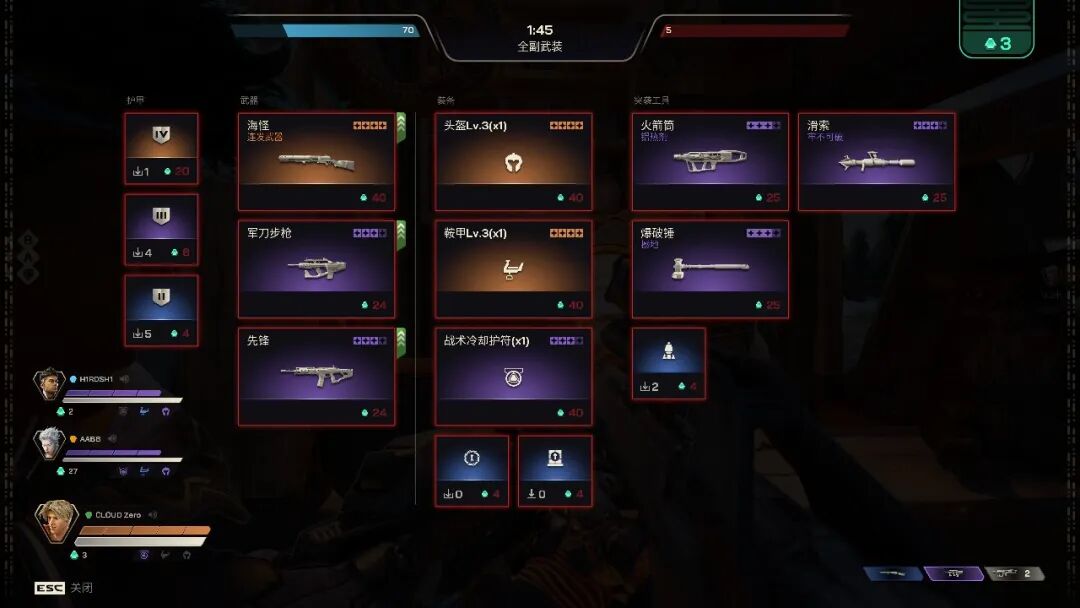The width and height of the screenshot is (1080, 608).
Task: Choose the small cone-shaped item card
Action: (669, 363)
